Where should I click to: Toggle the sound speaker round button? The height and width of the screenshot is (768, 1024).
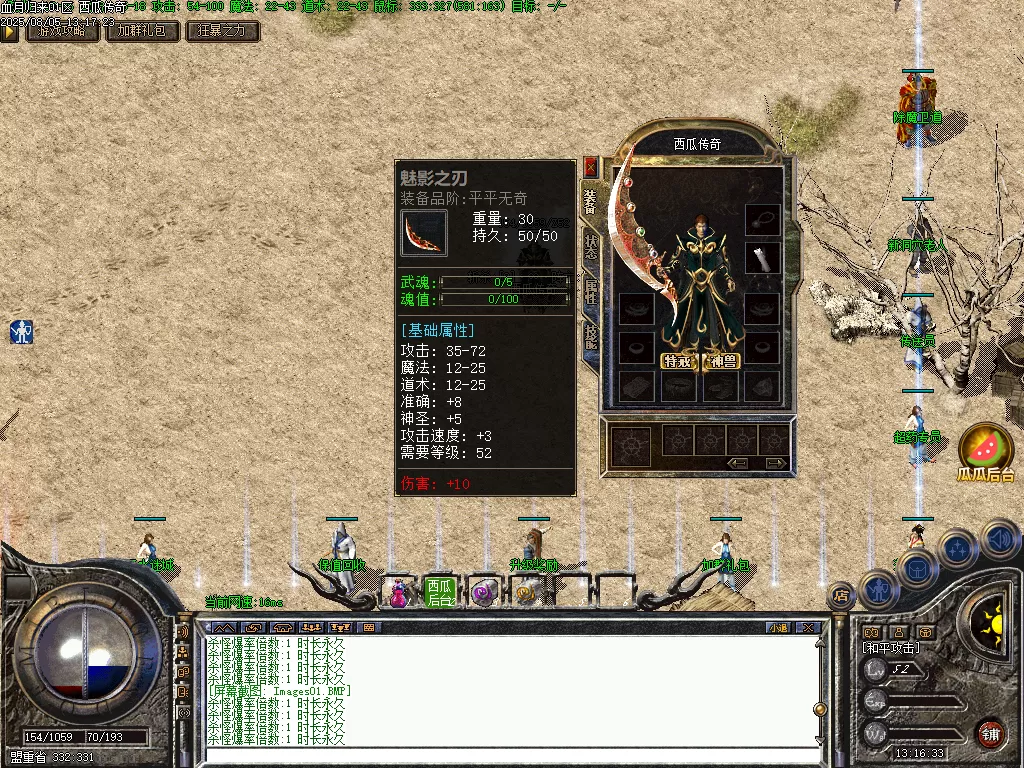[1001, 540]
